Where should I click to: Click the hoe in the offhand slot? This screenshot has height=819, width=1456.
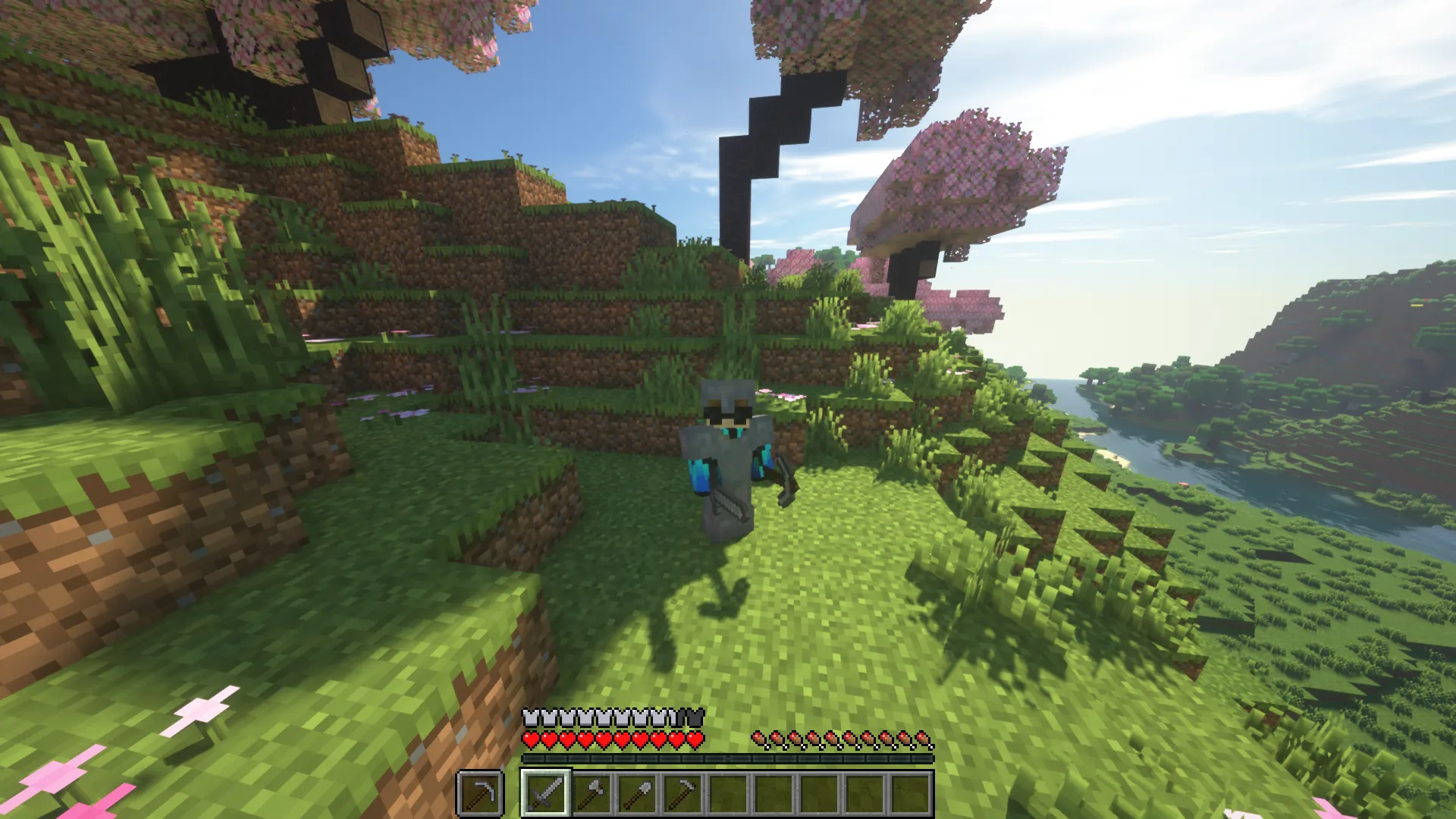click(x=482, y=794)
